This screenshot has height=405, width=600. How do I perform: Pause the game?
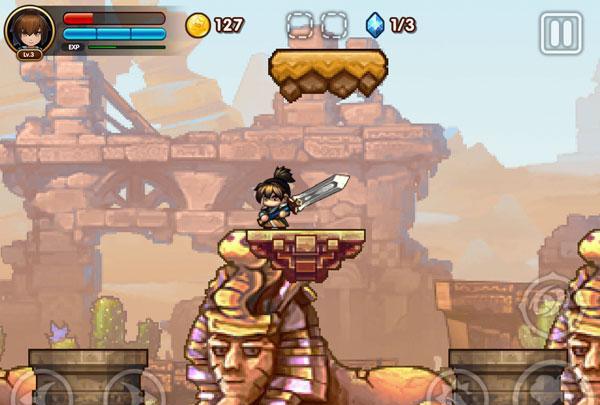[x=560, y=33]
